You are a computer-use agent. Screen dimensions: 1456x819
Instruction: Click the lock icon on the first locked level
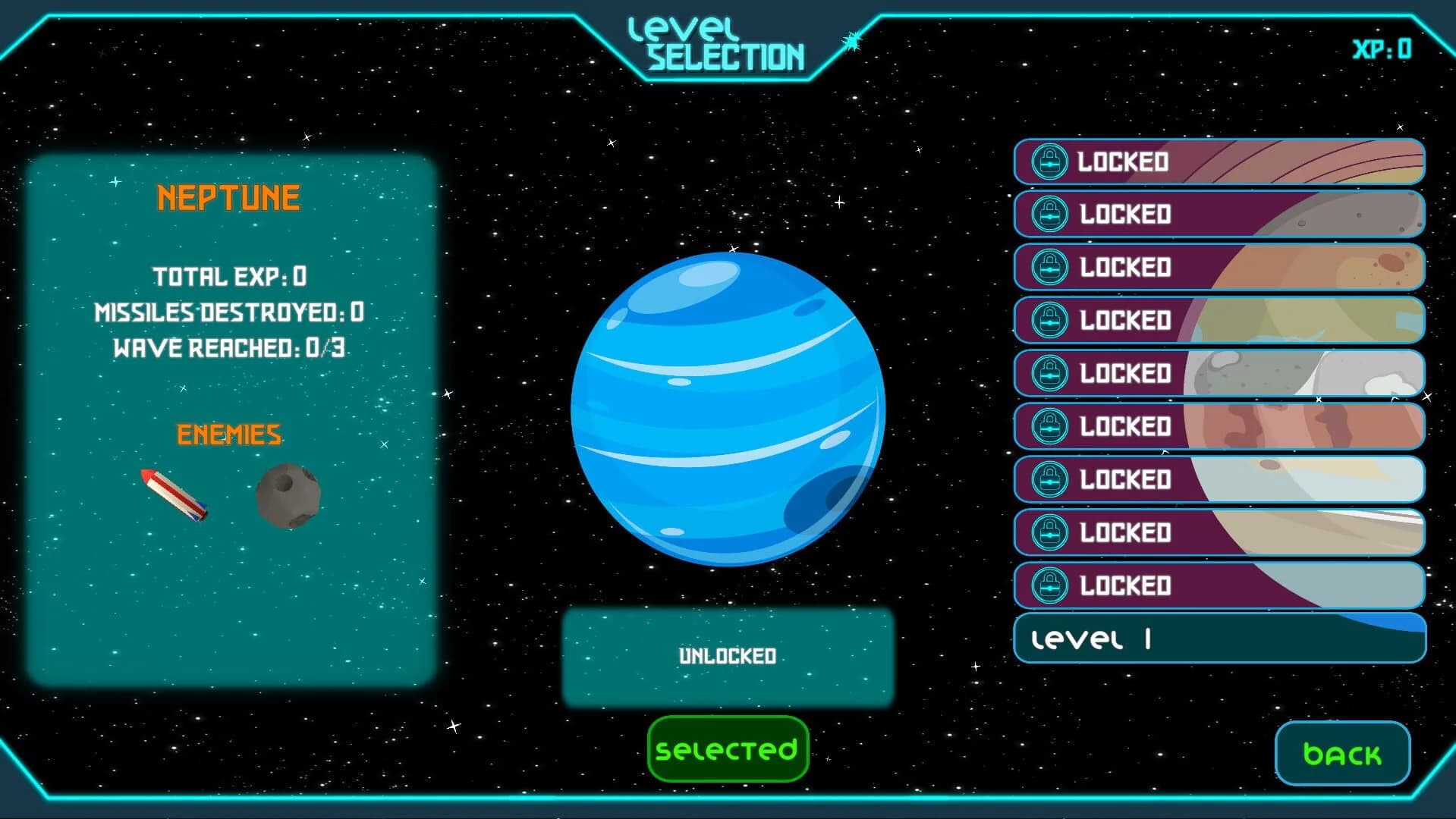click(1049, 162)
